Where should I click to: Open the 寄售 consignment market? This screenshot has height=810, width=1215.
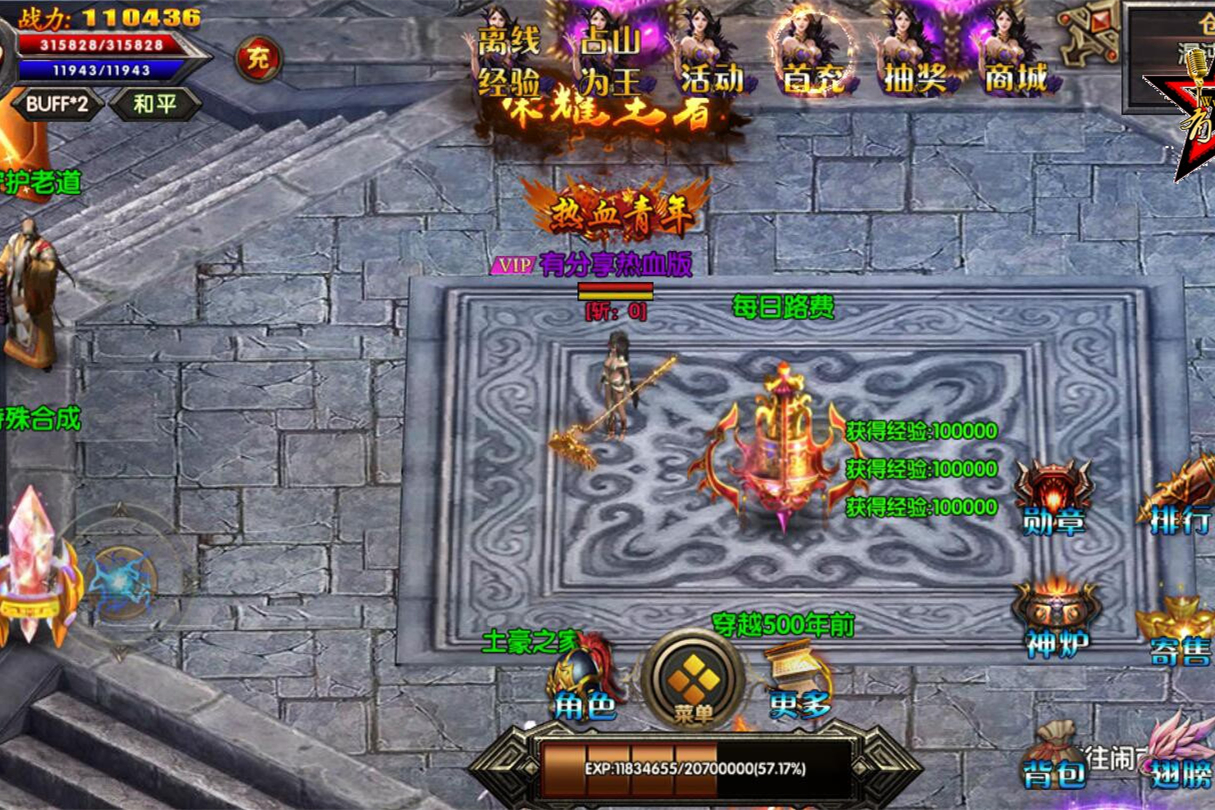1178,627
